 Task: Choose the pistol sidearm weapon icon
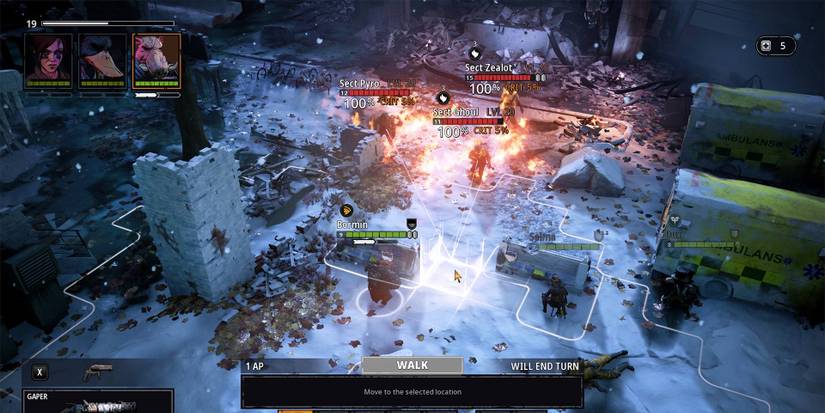(97, 371)
